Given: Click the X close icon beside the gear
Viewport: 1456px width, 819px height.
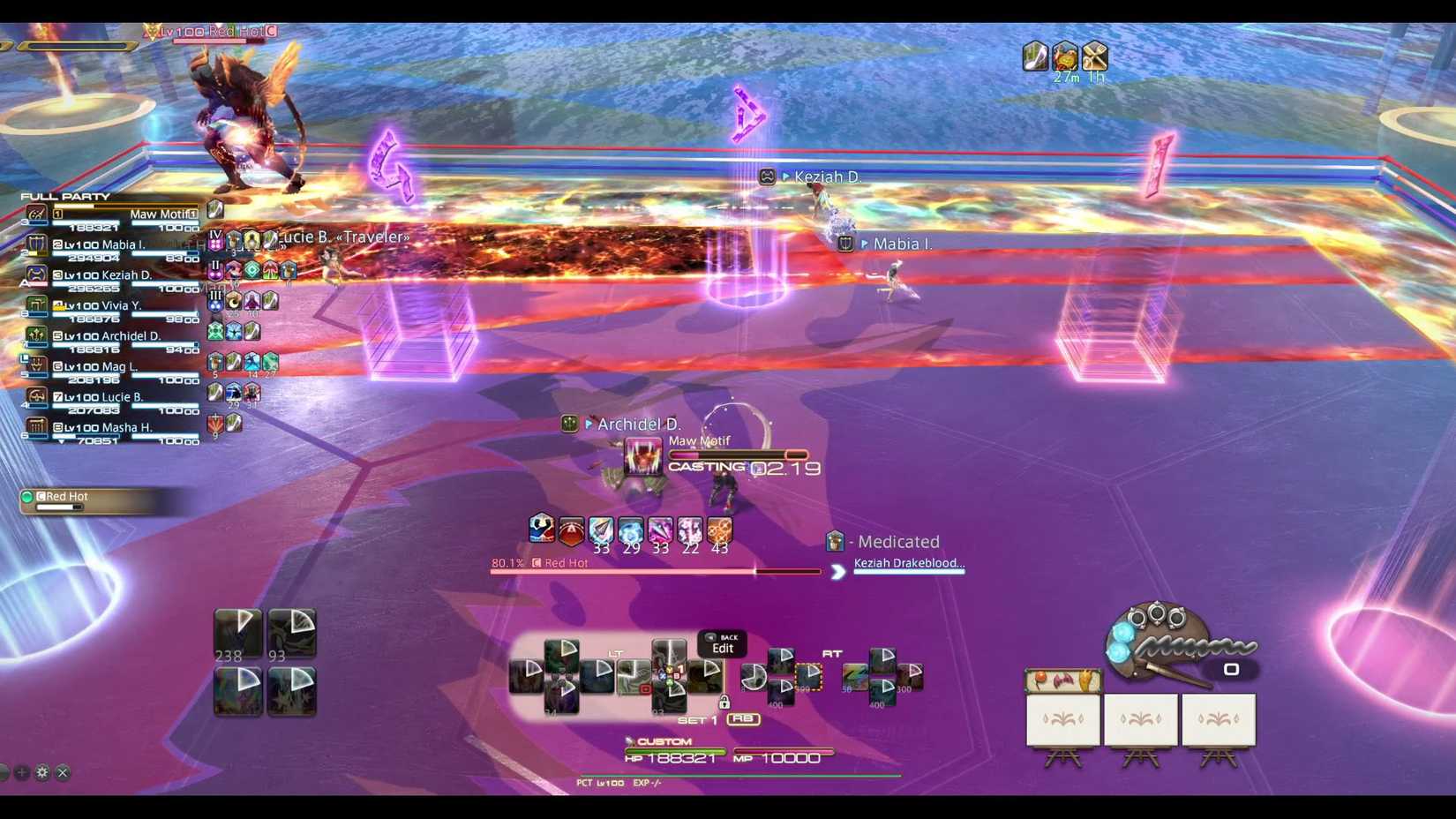Looking at the screenshot, I should [63, 772].
